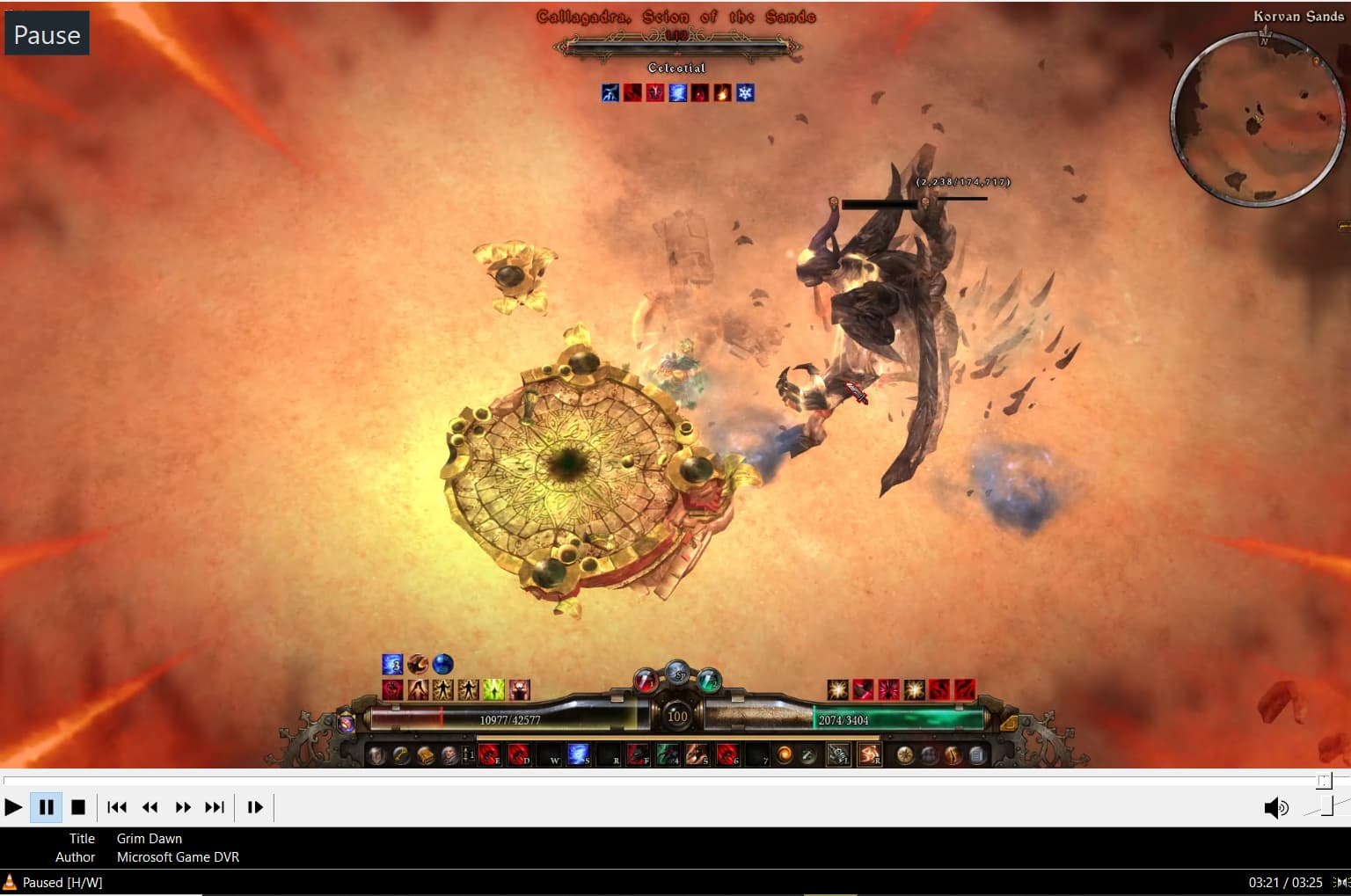Toggle the player's volume speaker icon

(1274, 807)
